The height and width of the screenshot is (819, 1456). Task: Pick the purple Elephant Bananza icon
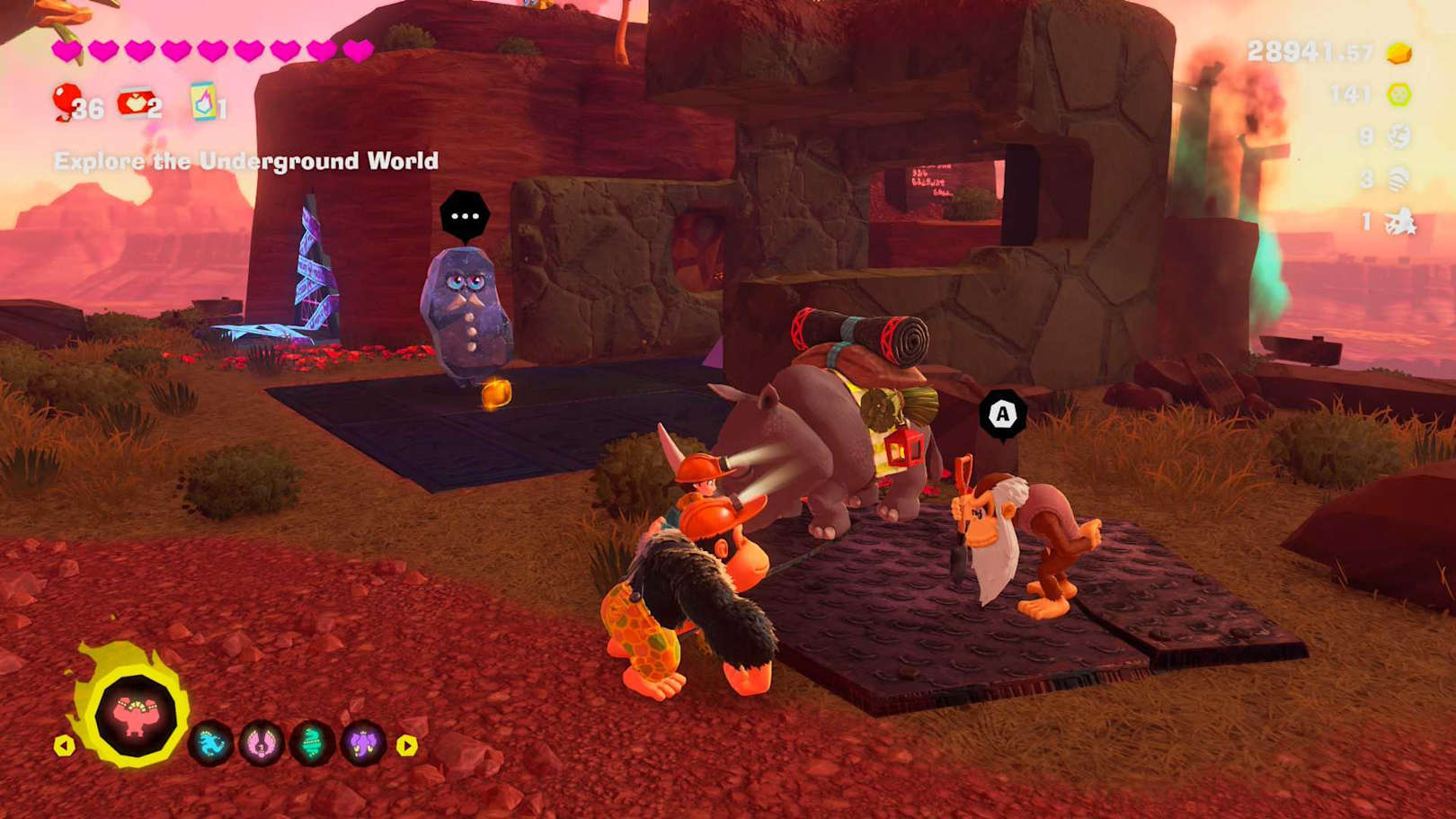tap(363, 743)
